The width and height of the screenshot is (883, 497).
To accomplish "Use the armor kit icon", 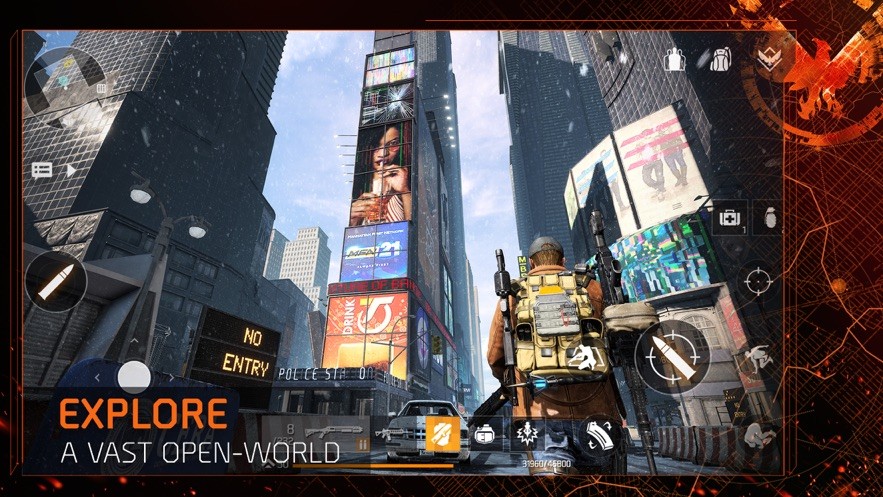I will 484,434.
